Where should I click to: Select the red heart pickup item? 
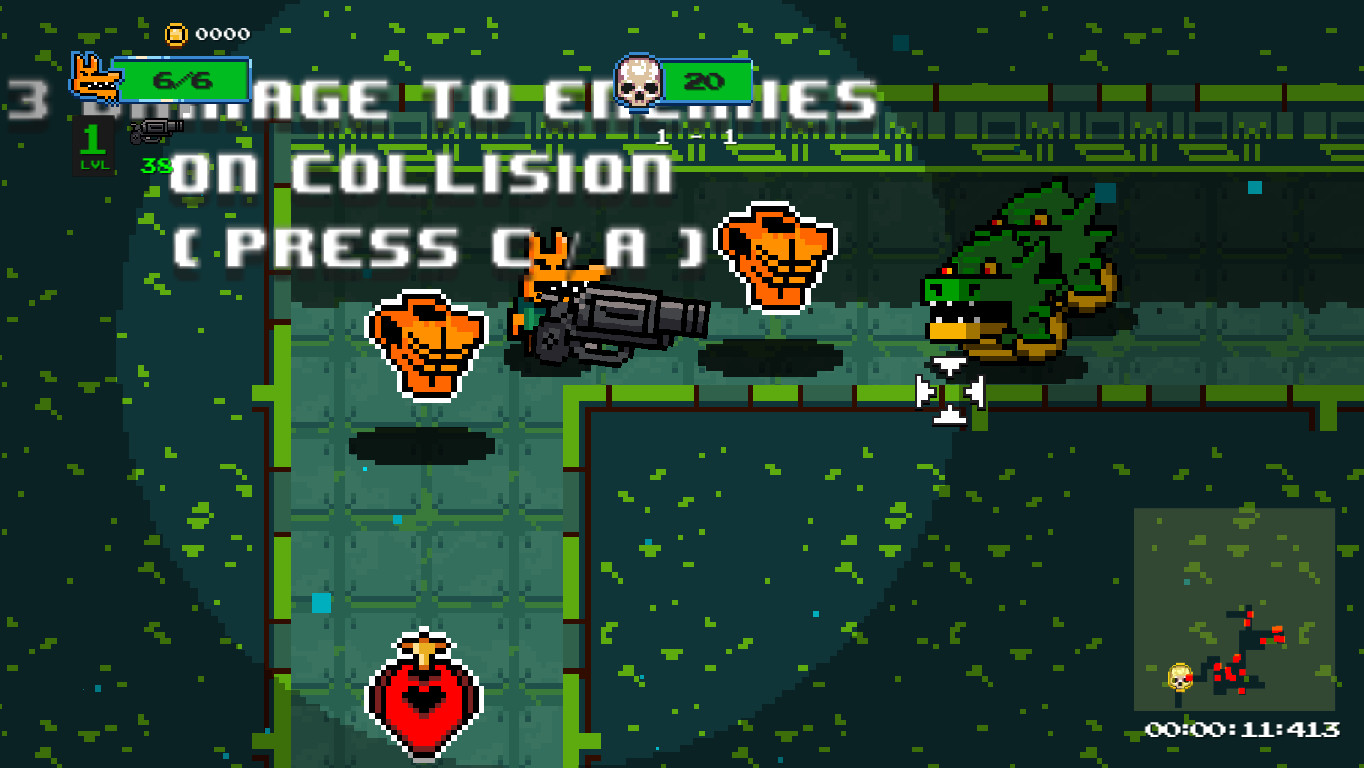[x=424, y=695]
